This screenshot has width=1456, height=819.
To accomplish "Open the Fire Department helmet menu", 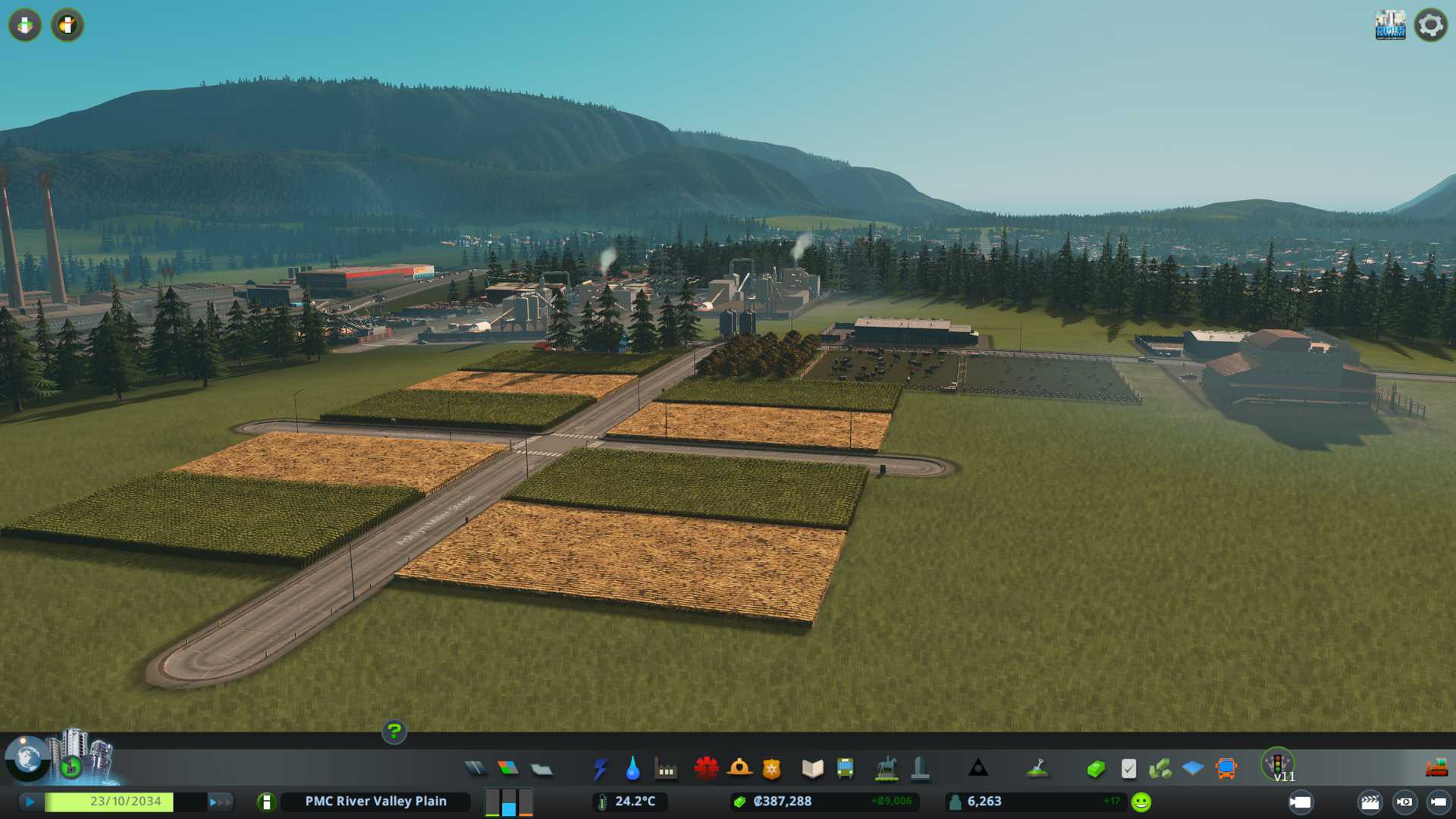I will (x=739, y=769).
